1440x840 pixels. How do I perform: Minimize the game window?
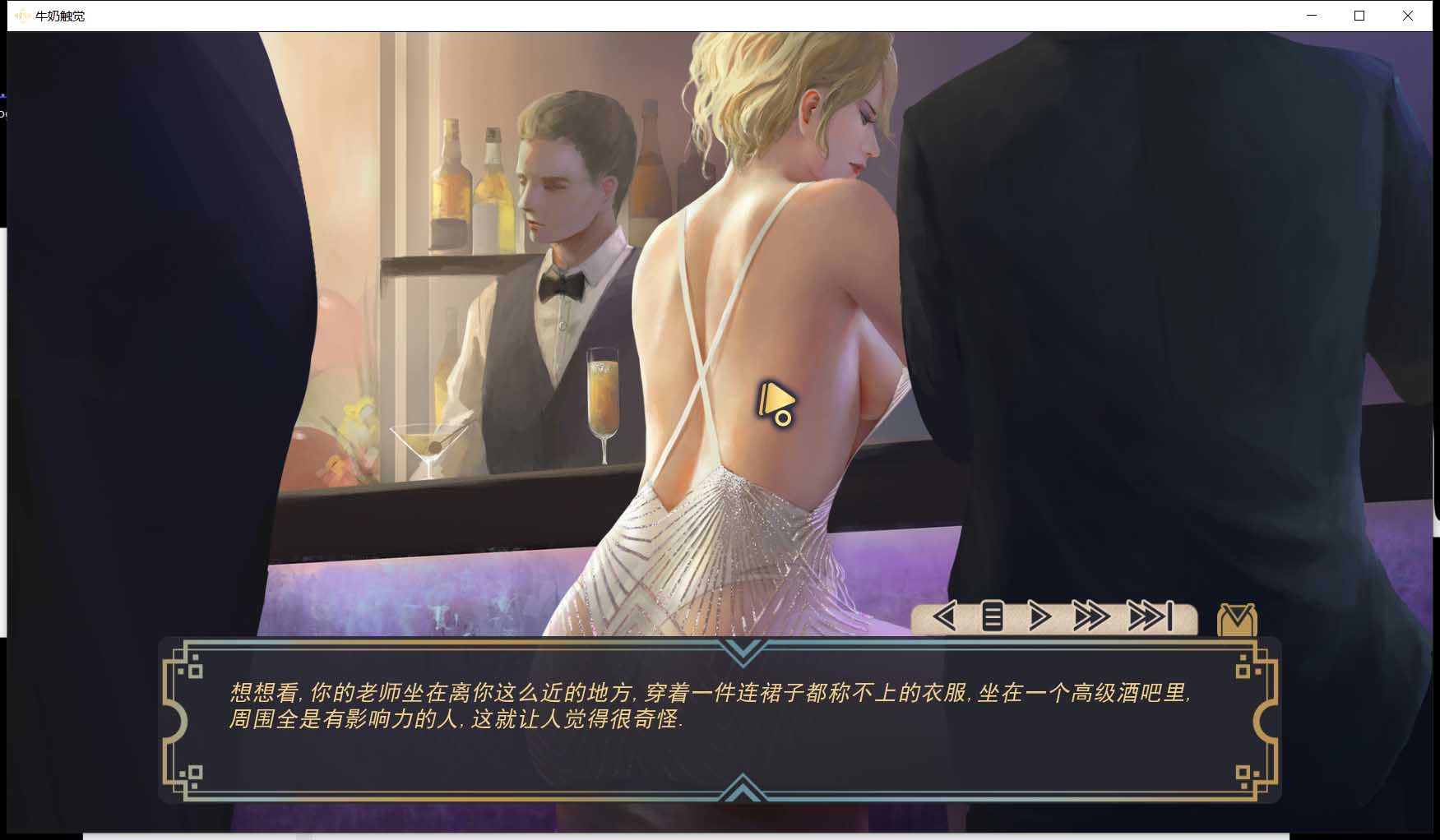click(x=1312, y=15)
